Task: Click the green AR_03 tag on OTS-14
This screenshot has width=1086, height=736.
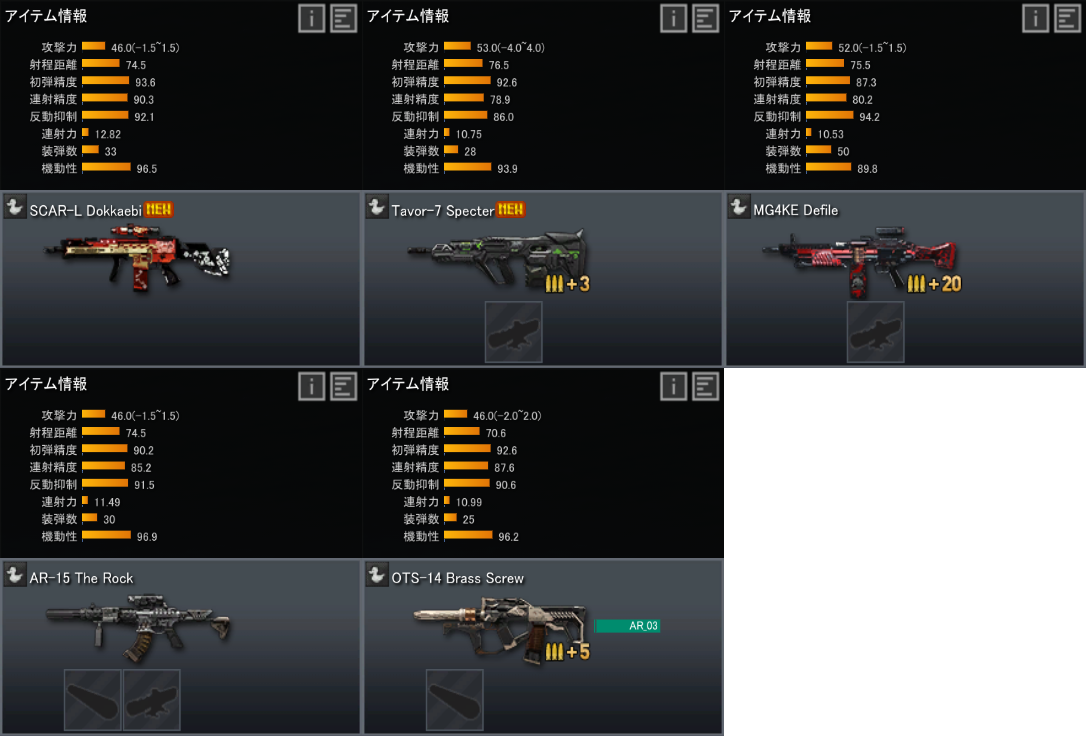Action: click(x=627, y=626)
